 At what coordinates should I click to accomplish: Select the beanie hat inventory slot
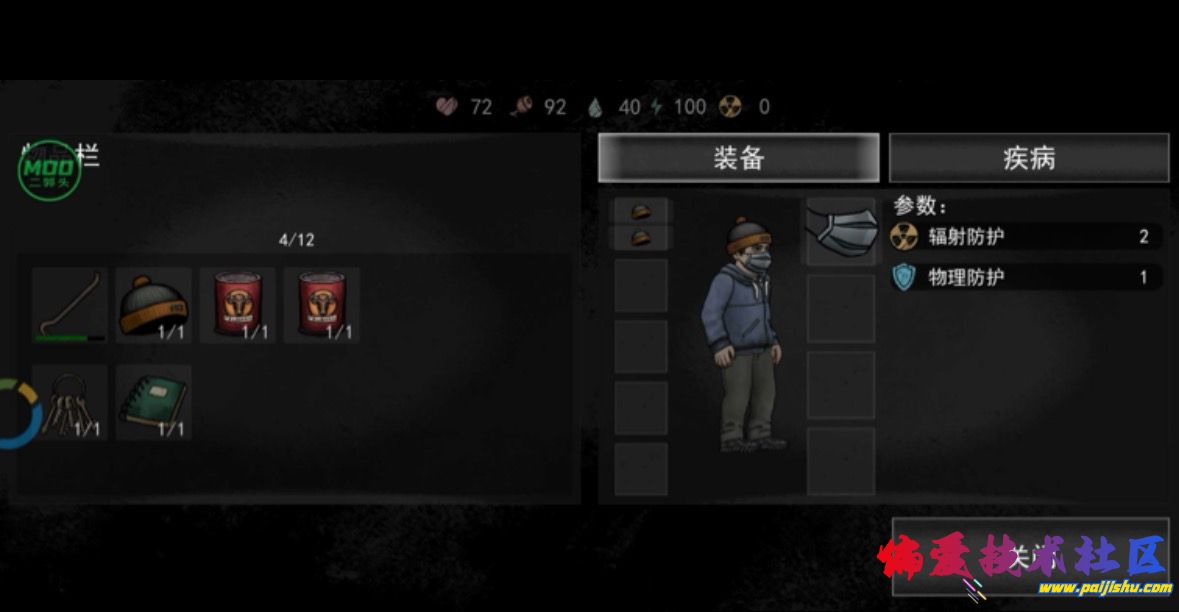(x=153, y=305)
